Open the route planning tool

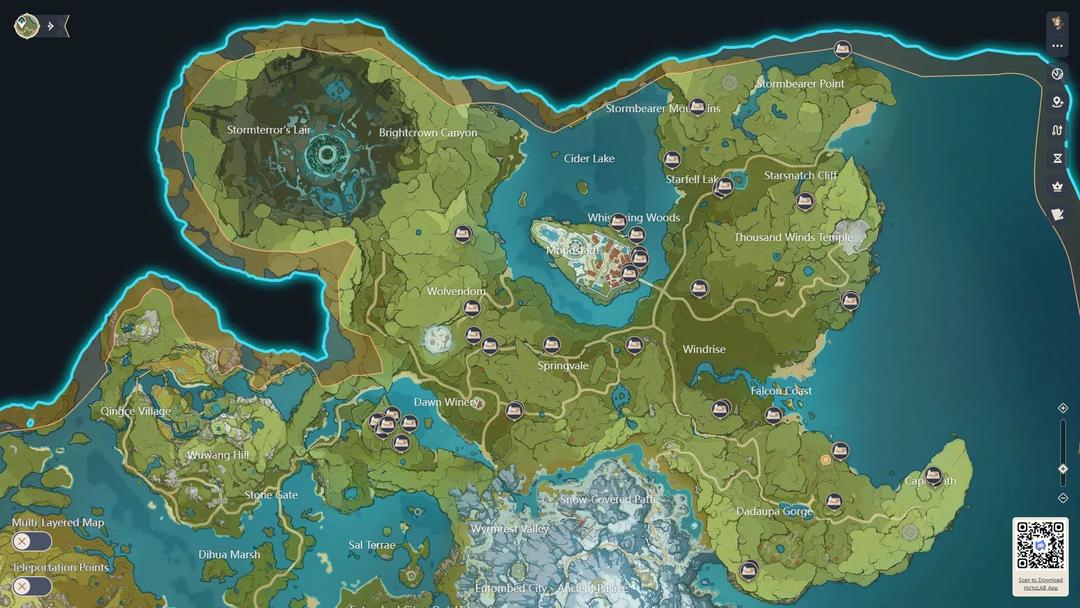[x=1057, y=130]
